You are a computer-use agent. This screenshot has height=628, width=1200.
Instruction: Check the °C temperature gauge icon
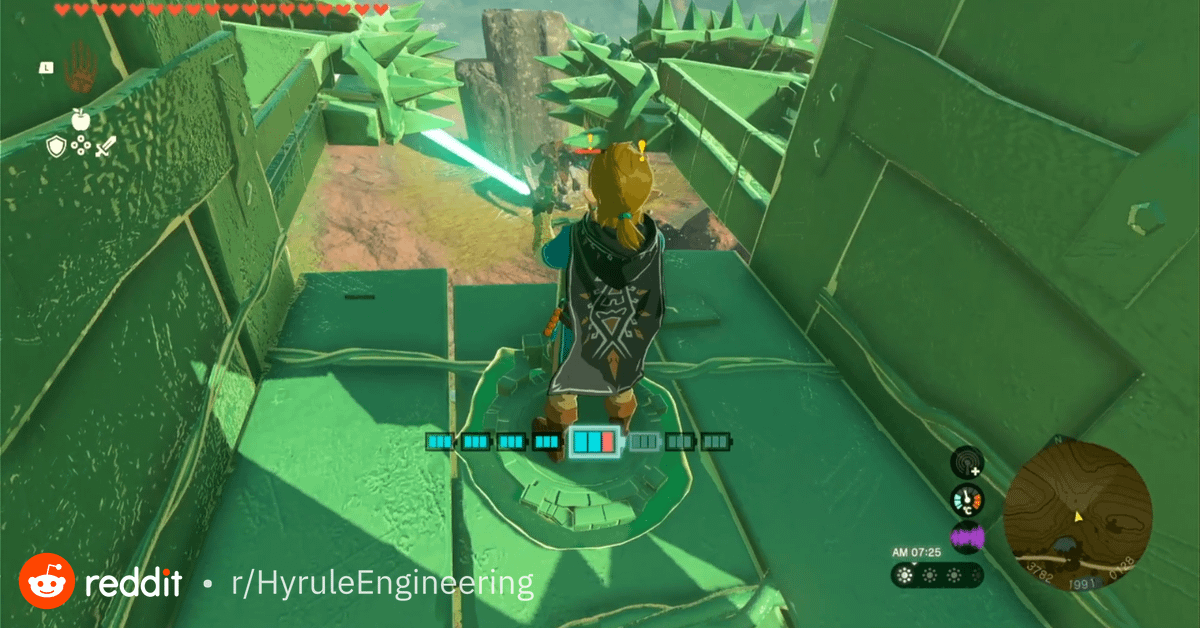pos(966,500)
